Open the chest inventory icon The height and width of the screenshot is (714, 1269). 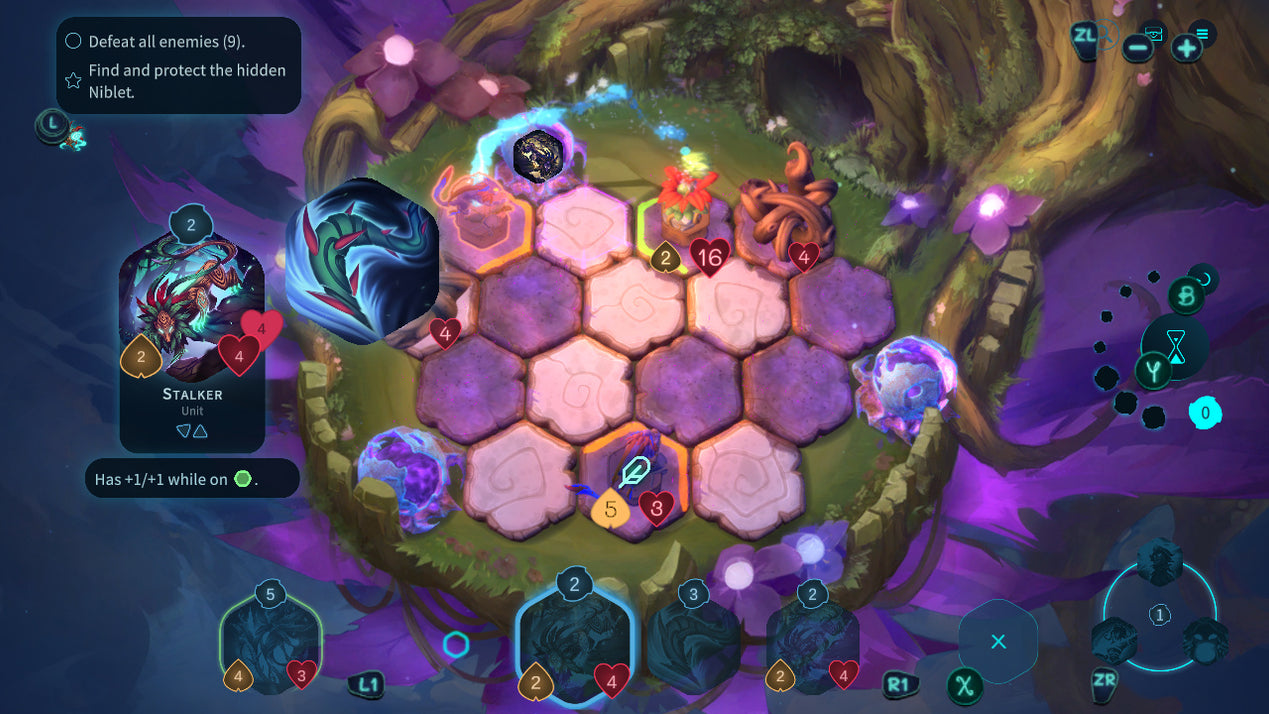pos(1155,35)
